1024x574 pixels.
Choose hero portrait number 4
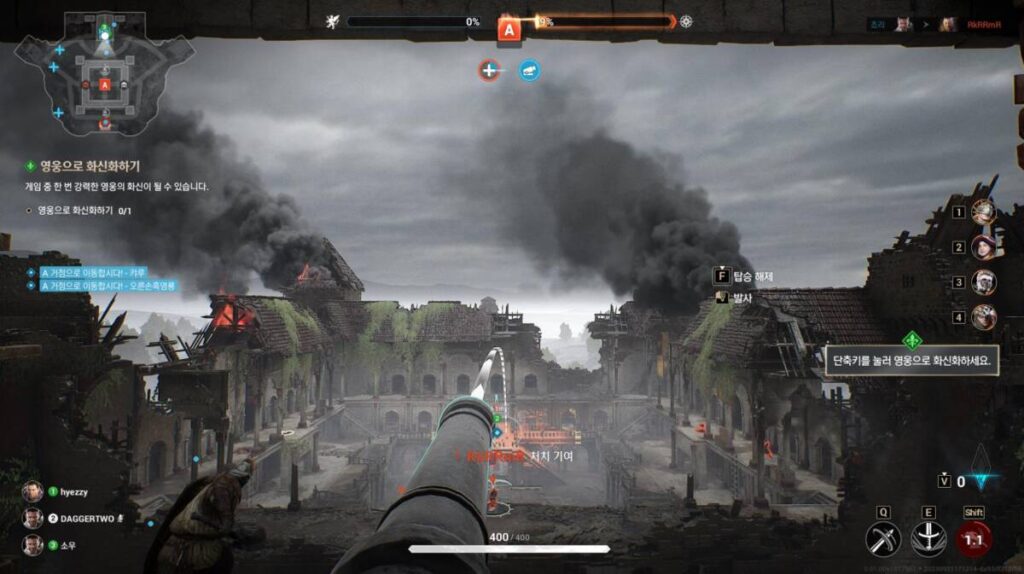click(984, 317)
